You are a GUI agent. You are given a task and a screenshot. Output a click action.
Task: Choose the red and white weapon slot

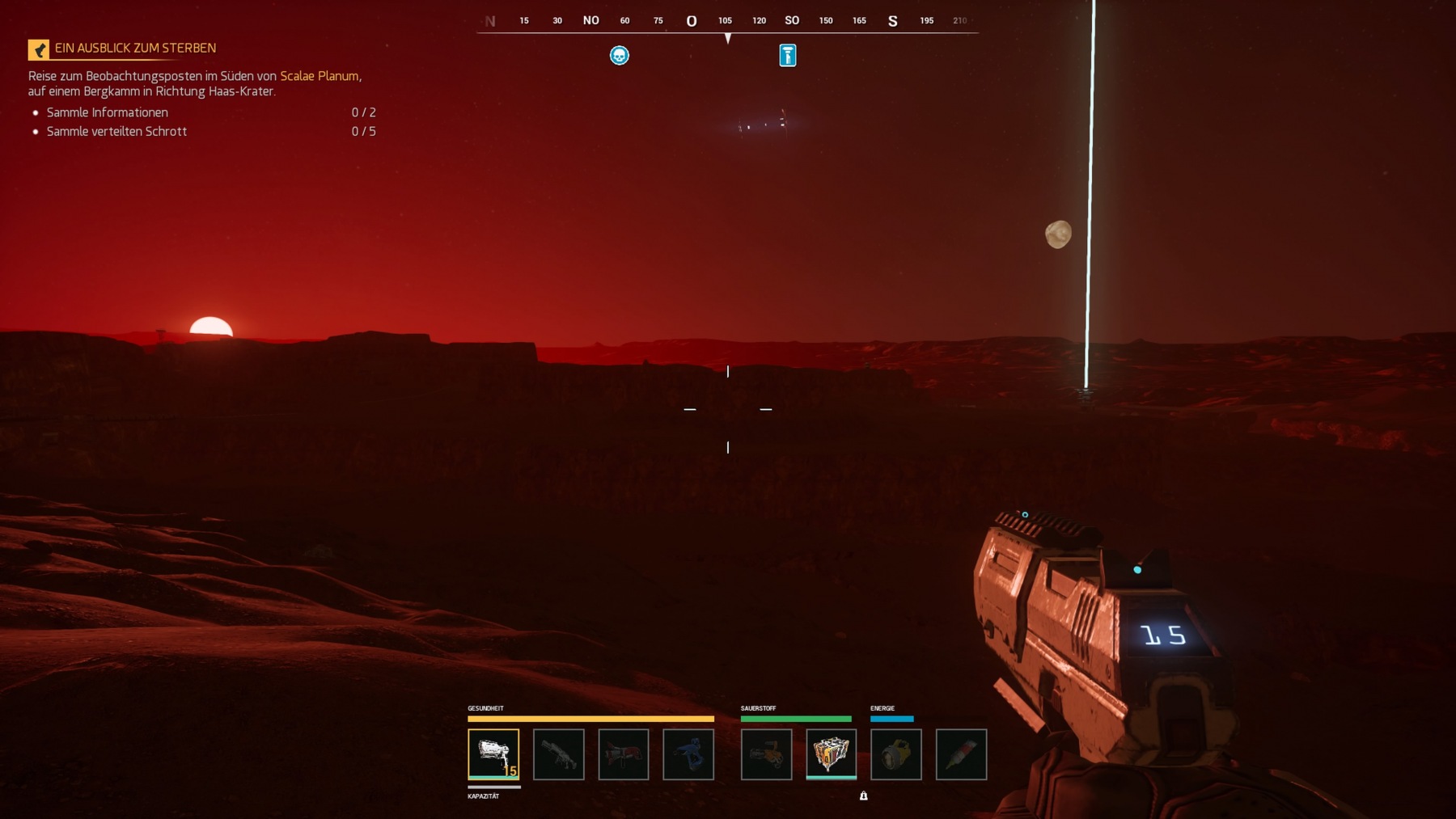(x=623, y=754)
